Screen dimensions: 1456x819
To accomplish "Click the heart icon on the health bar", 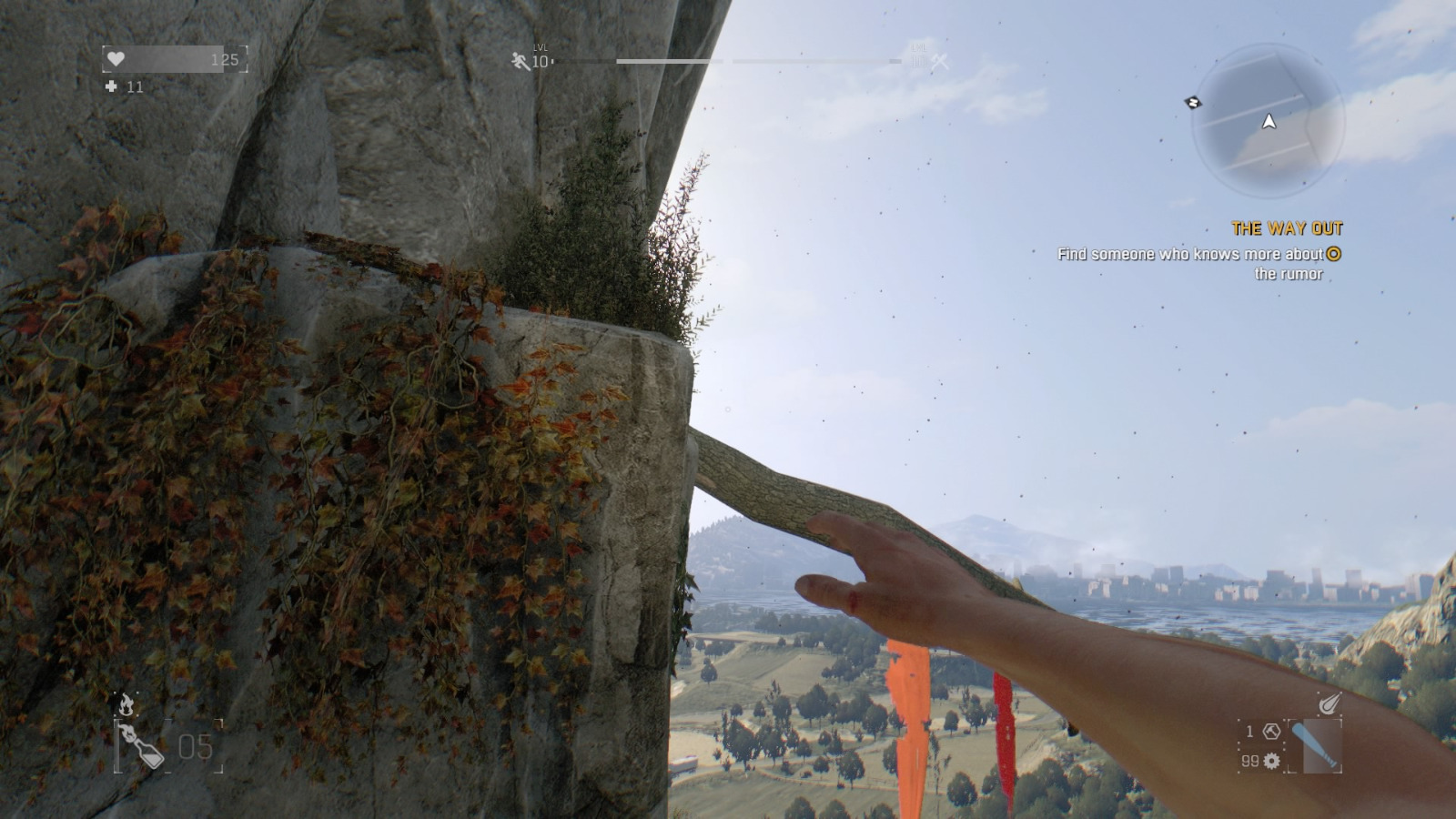I will [116, 58].
